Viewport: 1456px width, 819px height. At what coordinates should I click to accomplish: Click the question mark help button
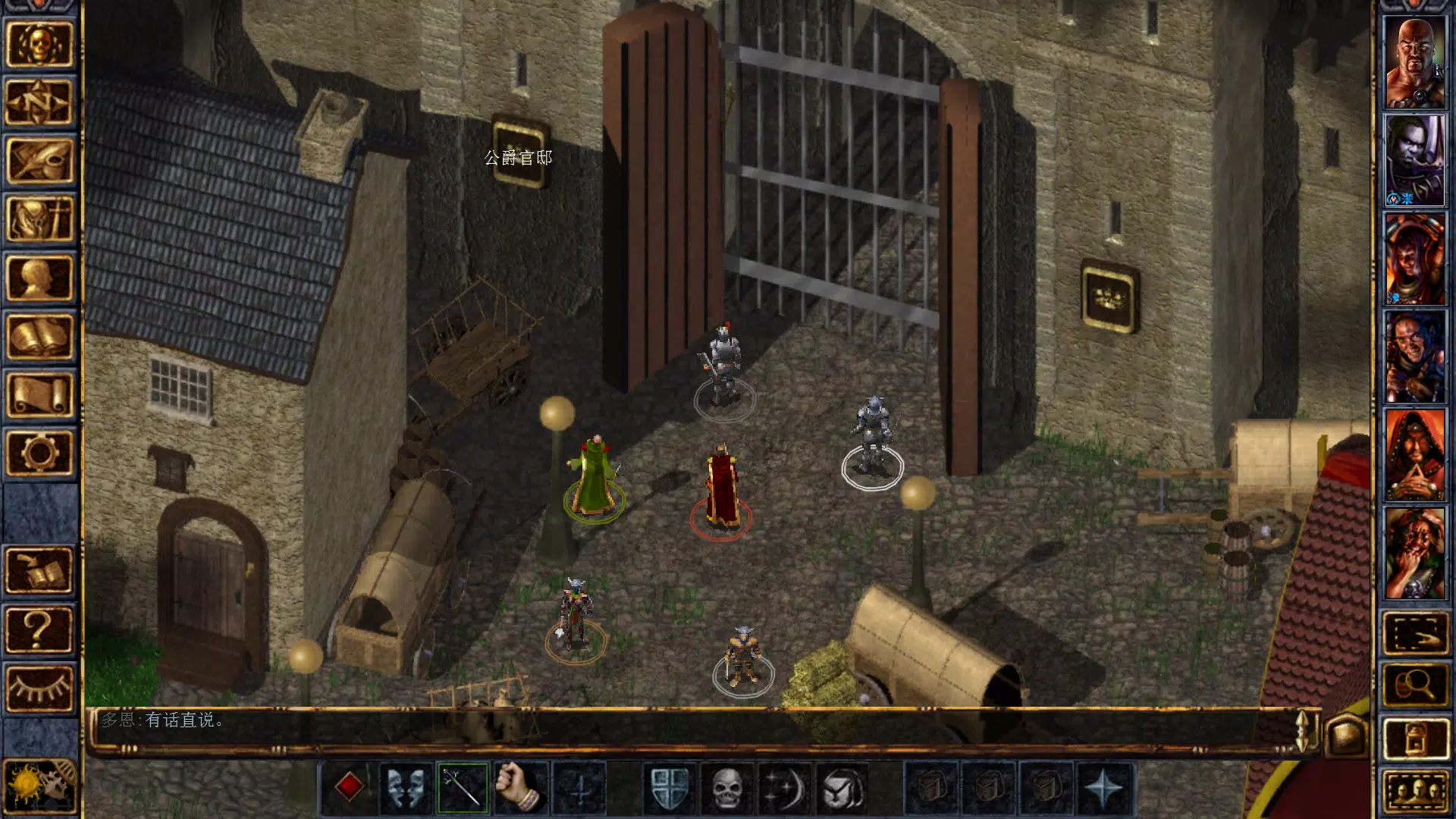click(x=39, y=629)
